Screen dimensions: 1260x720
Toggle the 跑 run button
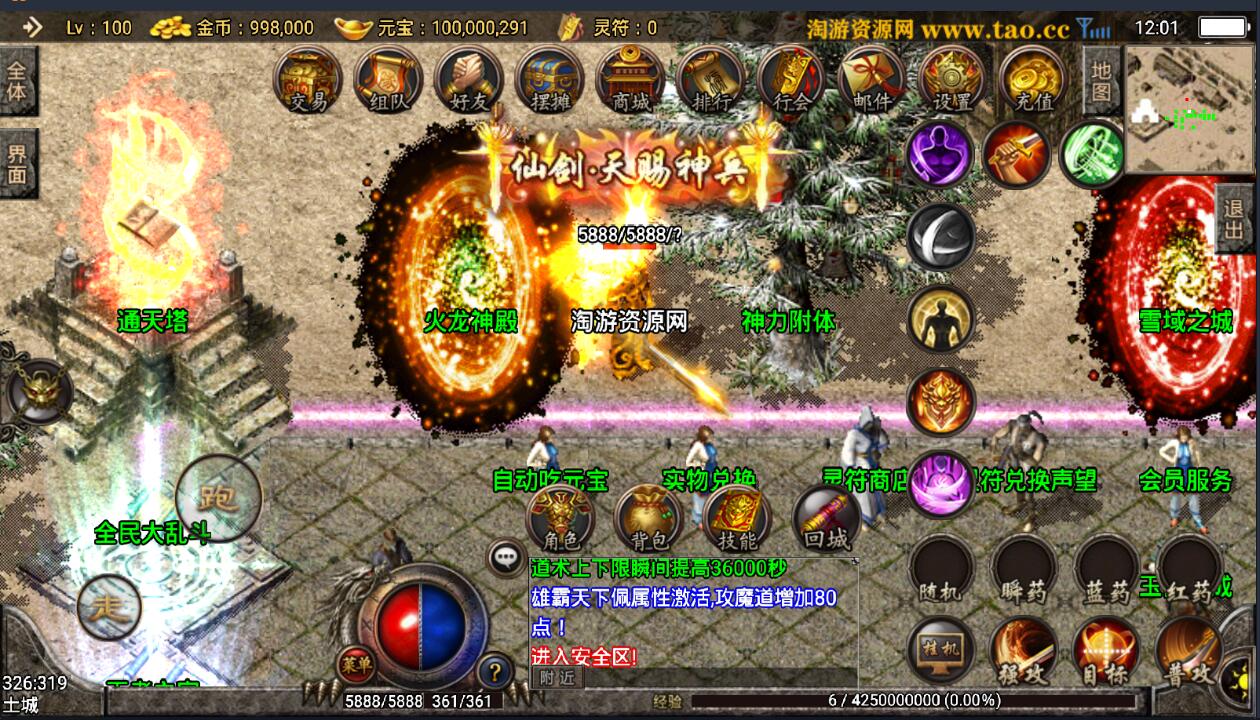[218, 497]
